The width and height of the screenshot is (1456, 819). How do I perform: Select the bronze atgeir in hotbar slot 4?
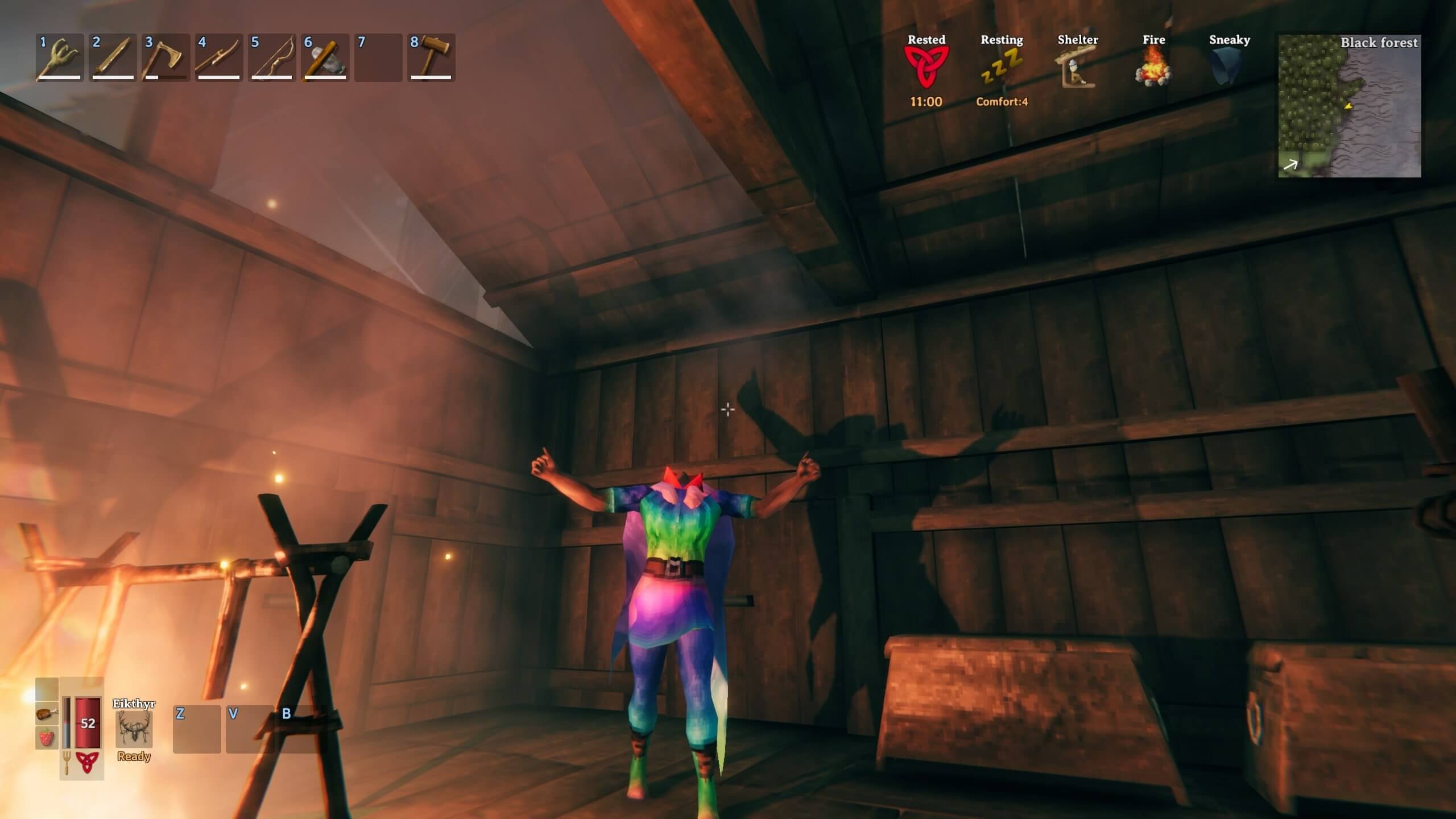pos(218,58)
